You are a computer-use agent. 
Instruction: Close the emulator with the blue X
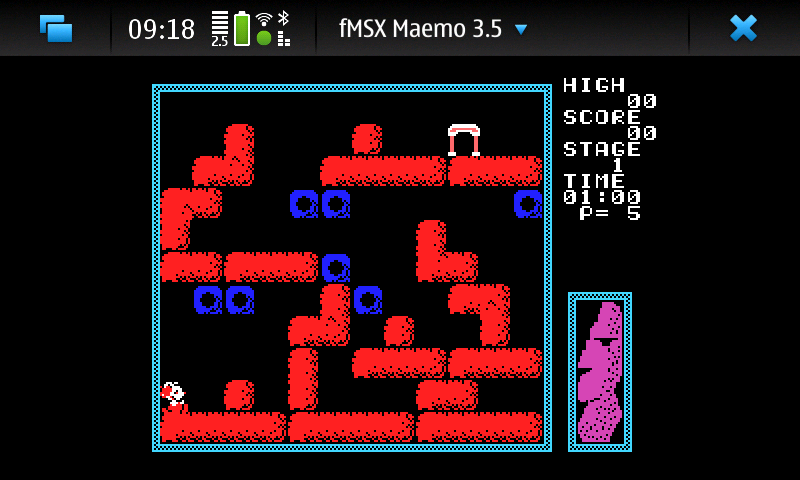743,28
